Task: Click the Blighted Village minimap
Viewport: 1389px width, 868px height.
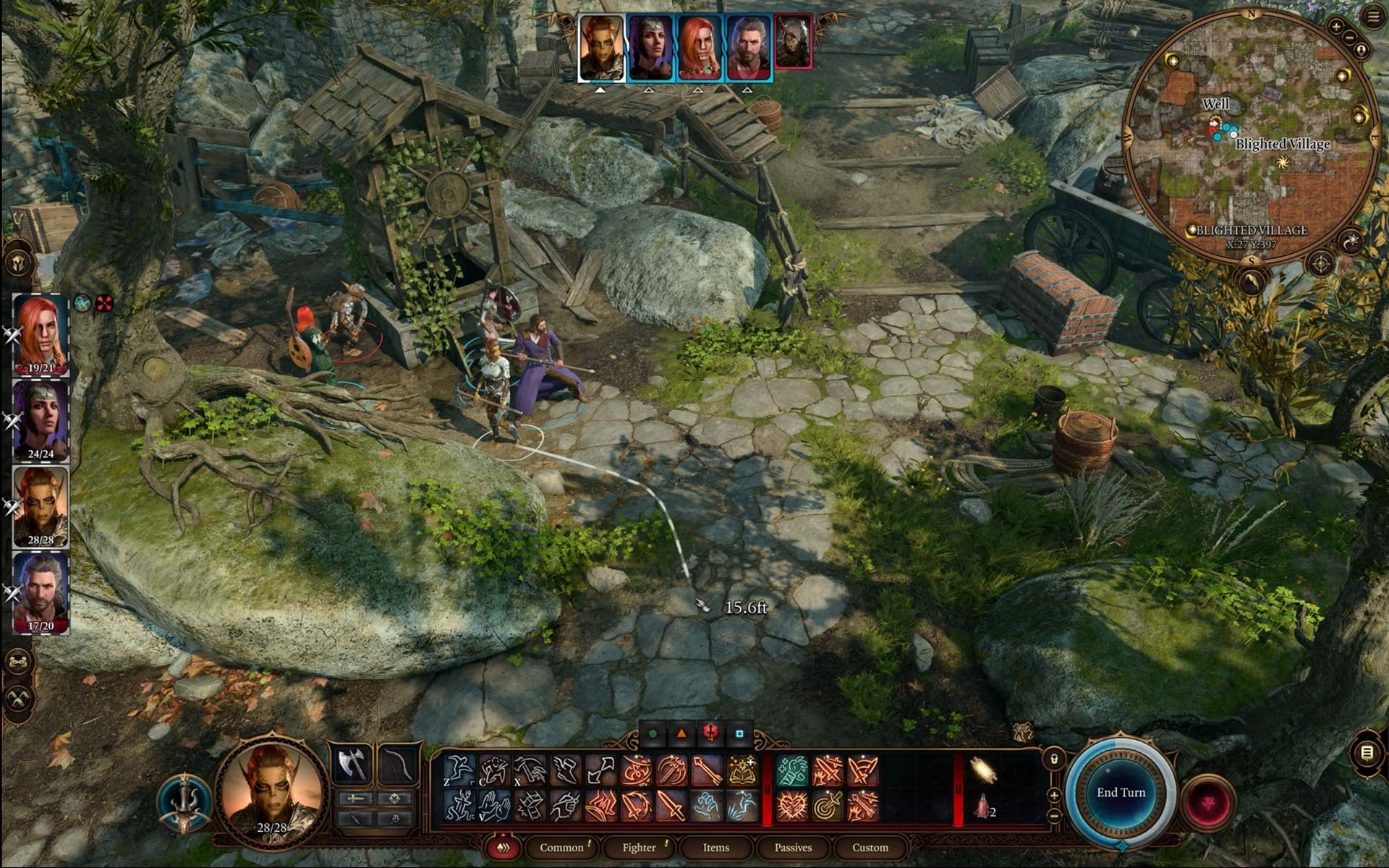Action: coord(1250,137)
